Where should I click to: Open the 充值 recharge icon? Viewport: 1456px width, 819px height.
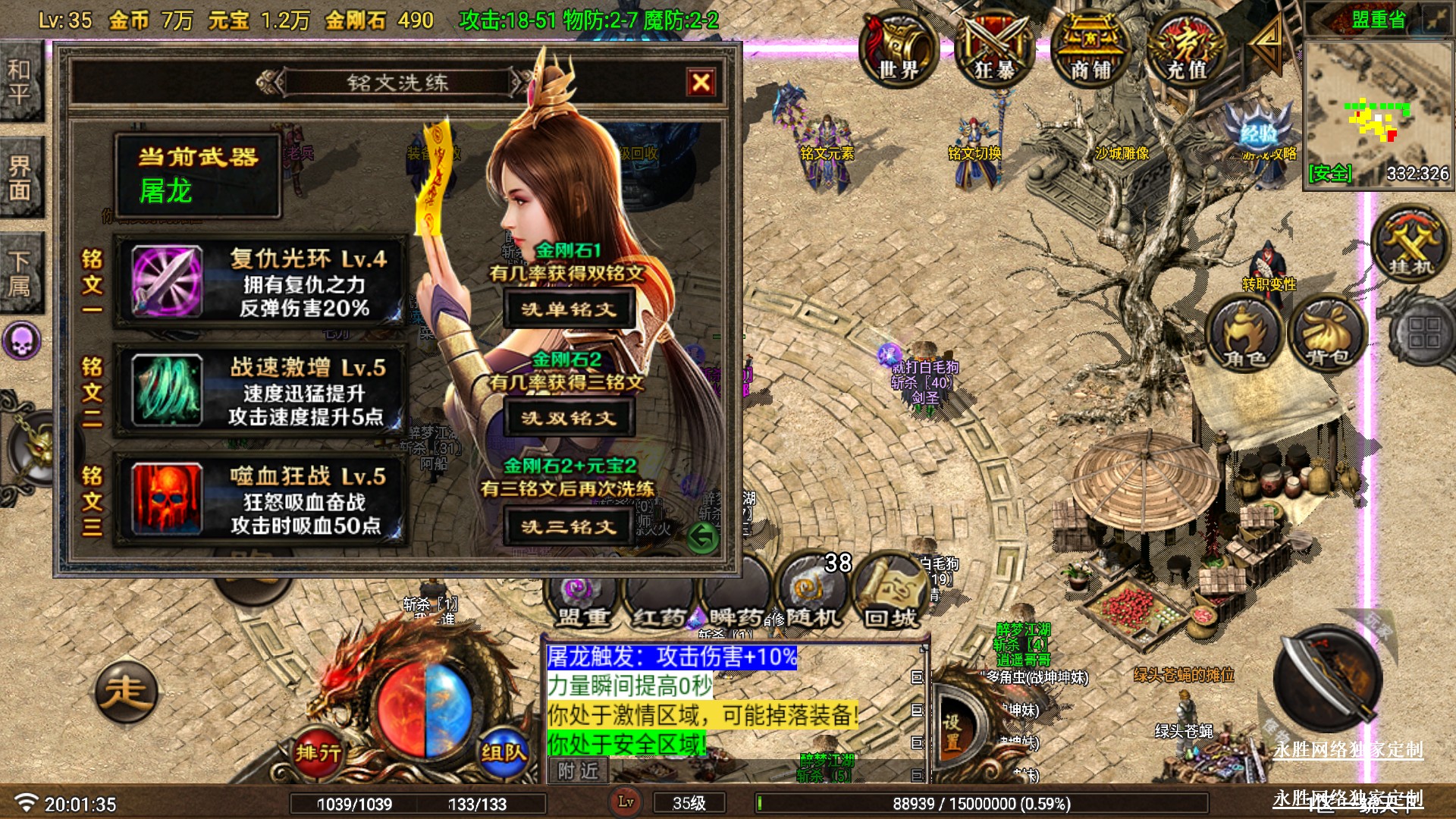[x=1186, y=49]
